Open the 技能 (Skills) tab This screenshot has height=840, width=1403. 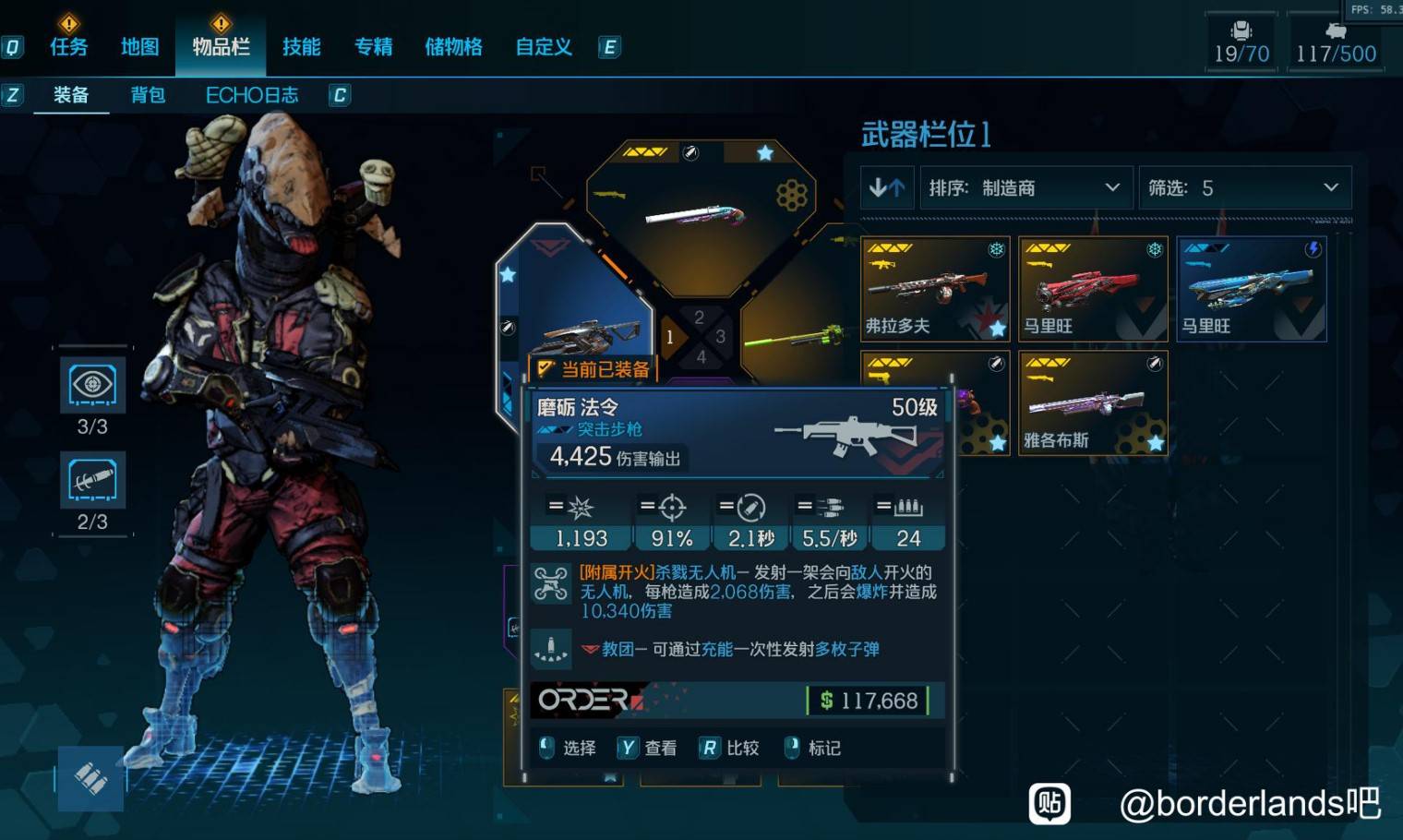pos(302,46)
